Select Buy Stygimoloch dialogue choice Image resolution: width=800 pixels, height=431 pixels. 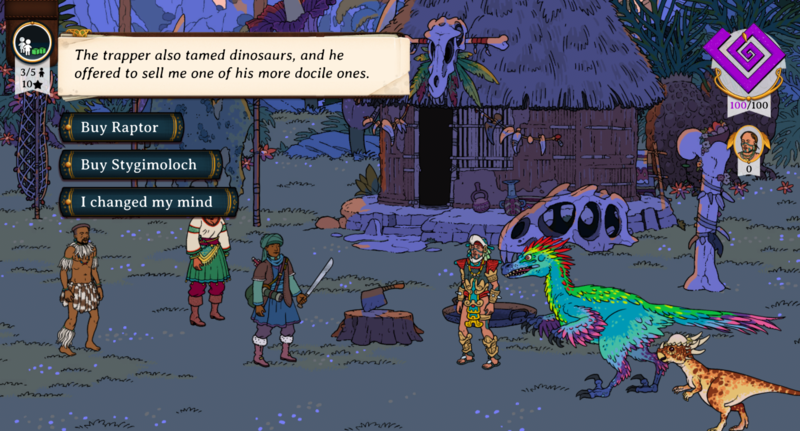pyautogui.click(x=139, y=164)
